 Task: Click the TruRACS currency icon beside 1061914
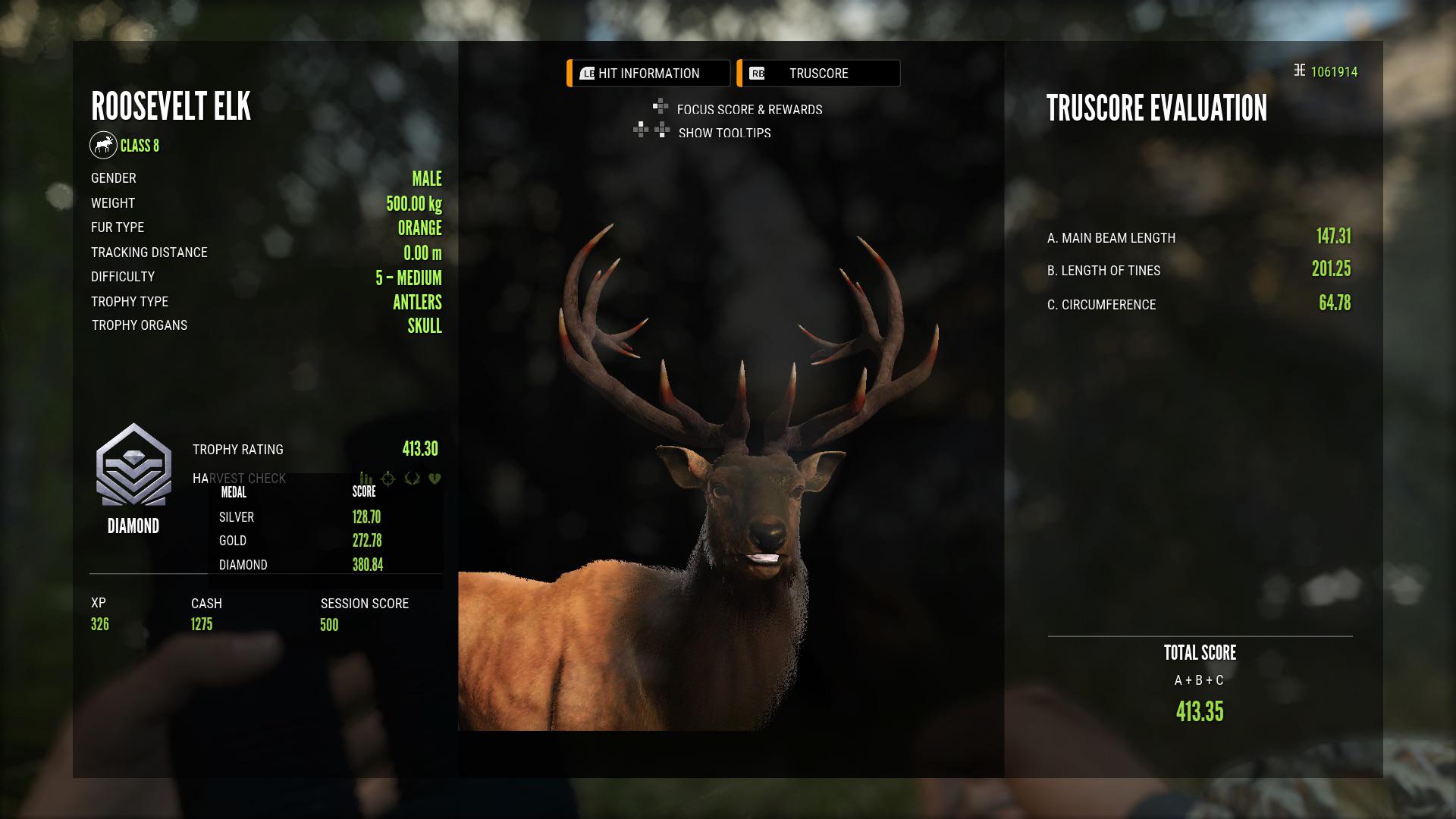click(x=1299, y=69)
